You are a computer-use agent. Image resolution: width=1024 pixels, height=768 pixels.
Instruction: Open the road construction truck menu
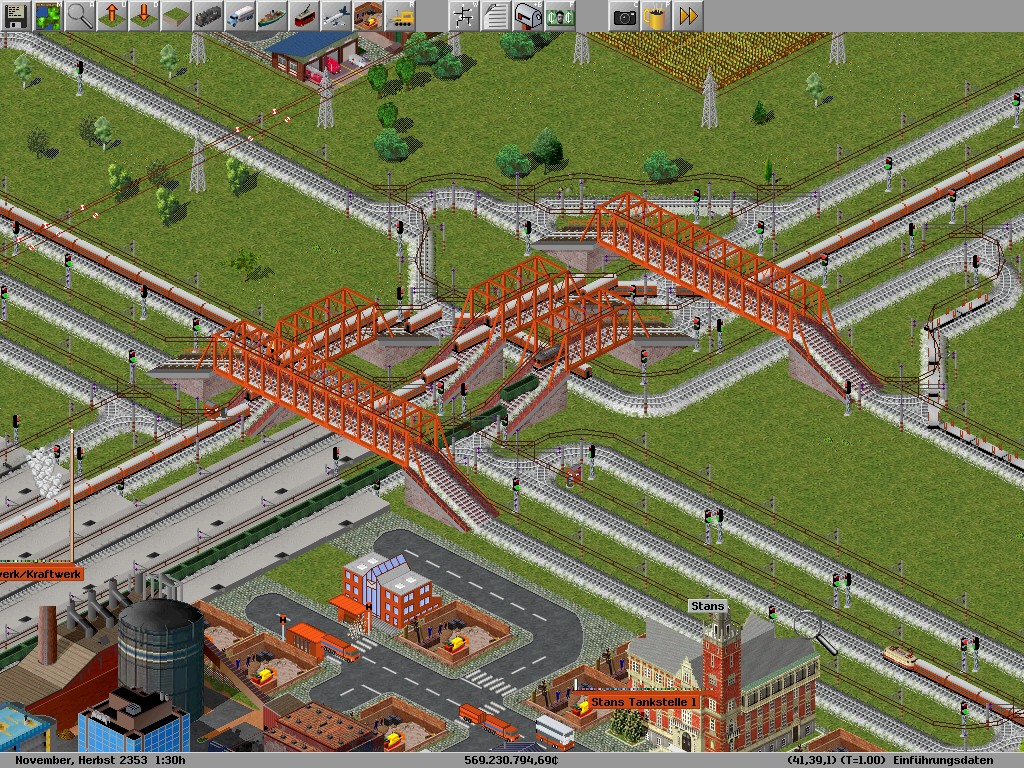click(240, 16)
